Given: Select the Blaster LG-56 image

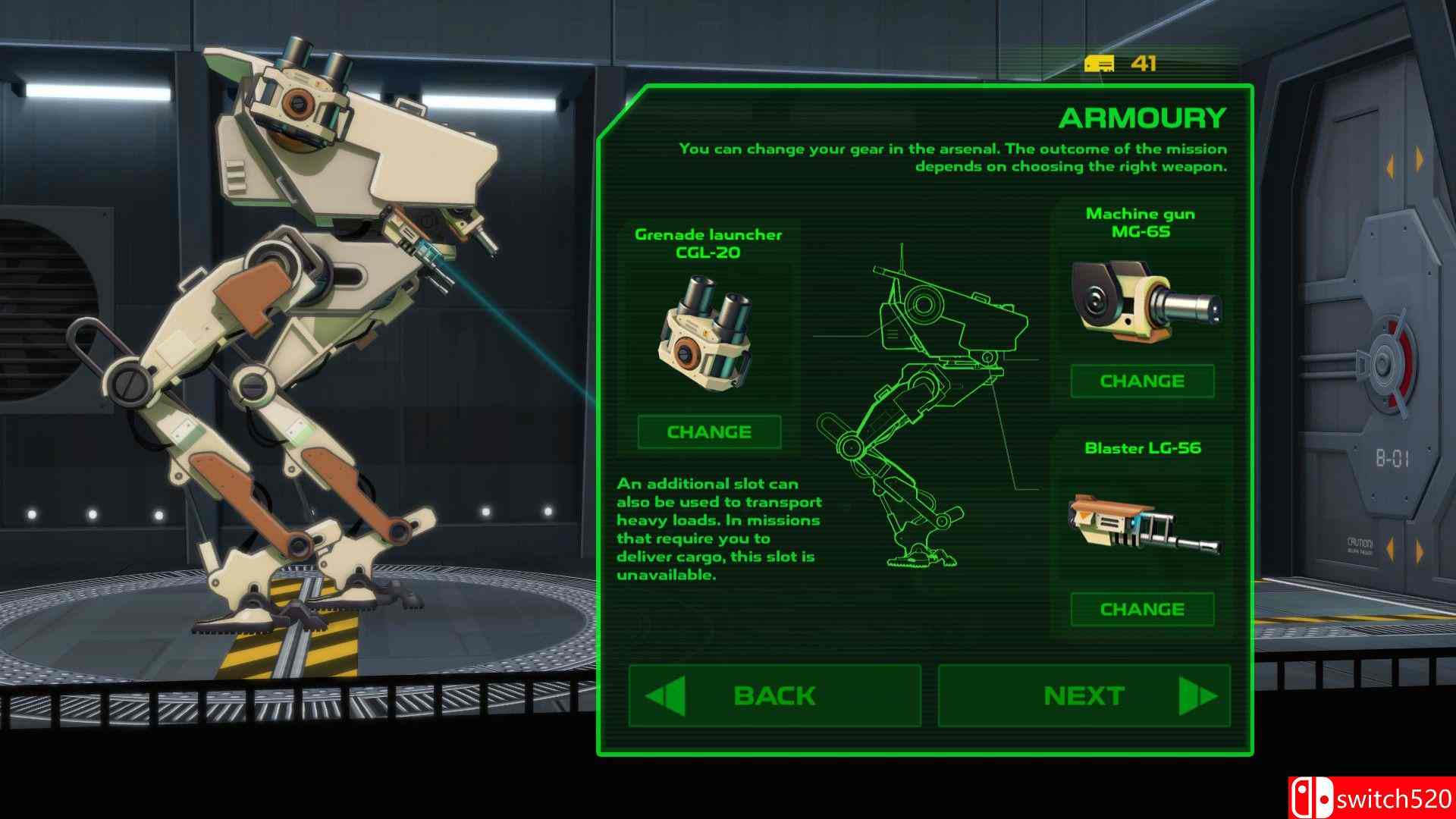Looking at the screenshot, I should [1144, 524].
